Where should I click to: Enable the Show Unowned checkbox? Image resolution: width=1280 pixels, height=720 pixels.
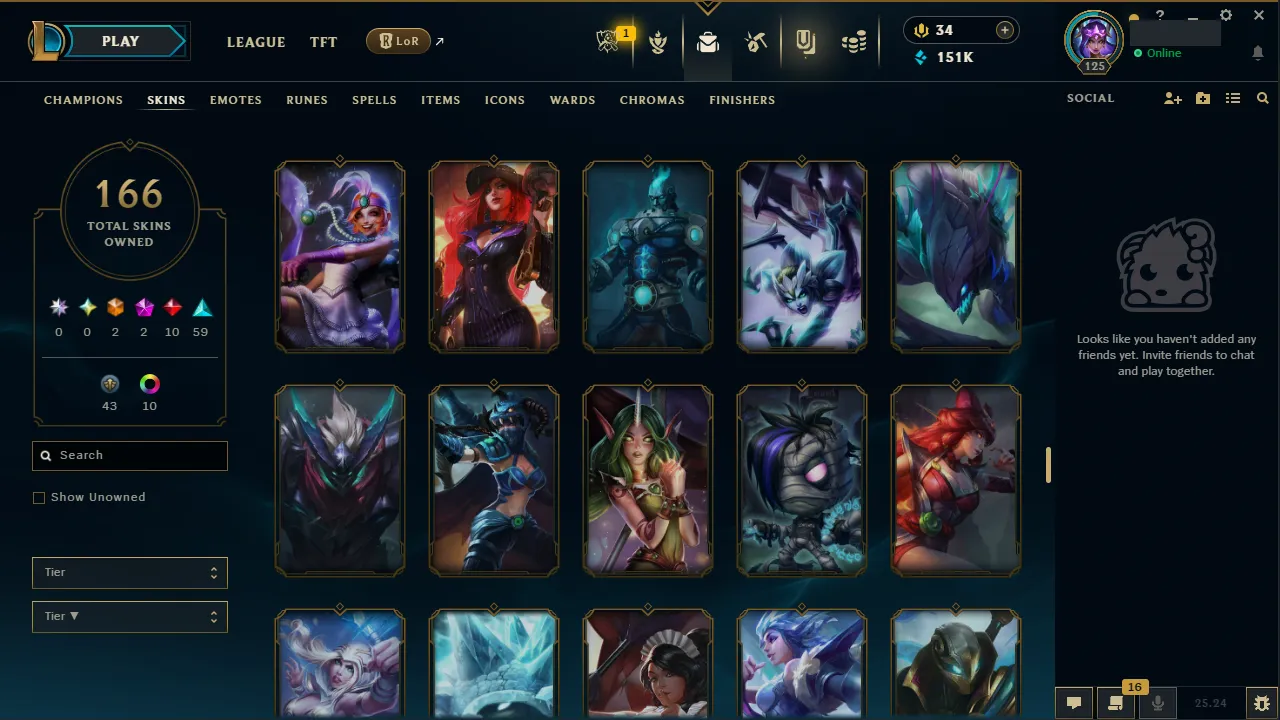[39, 497]
